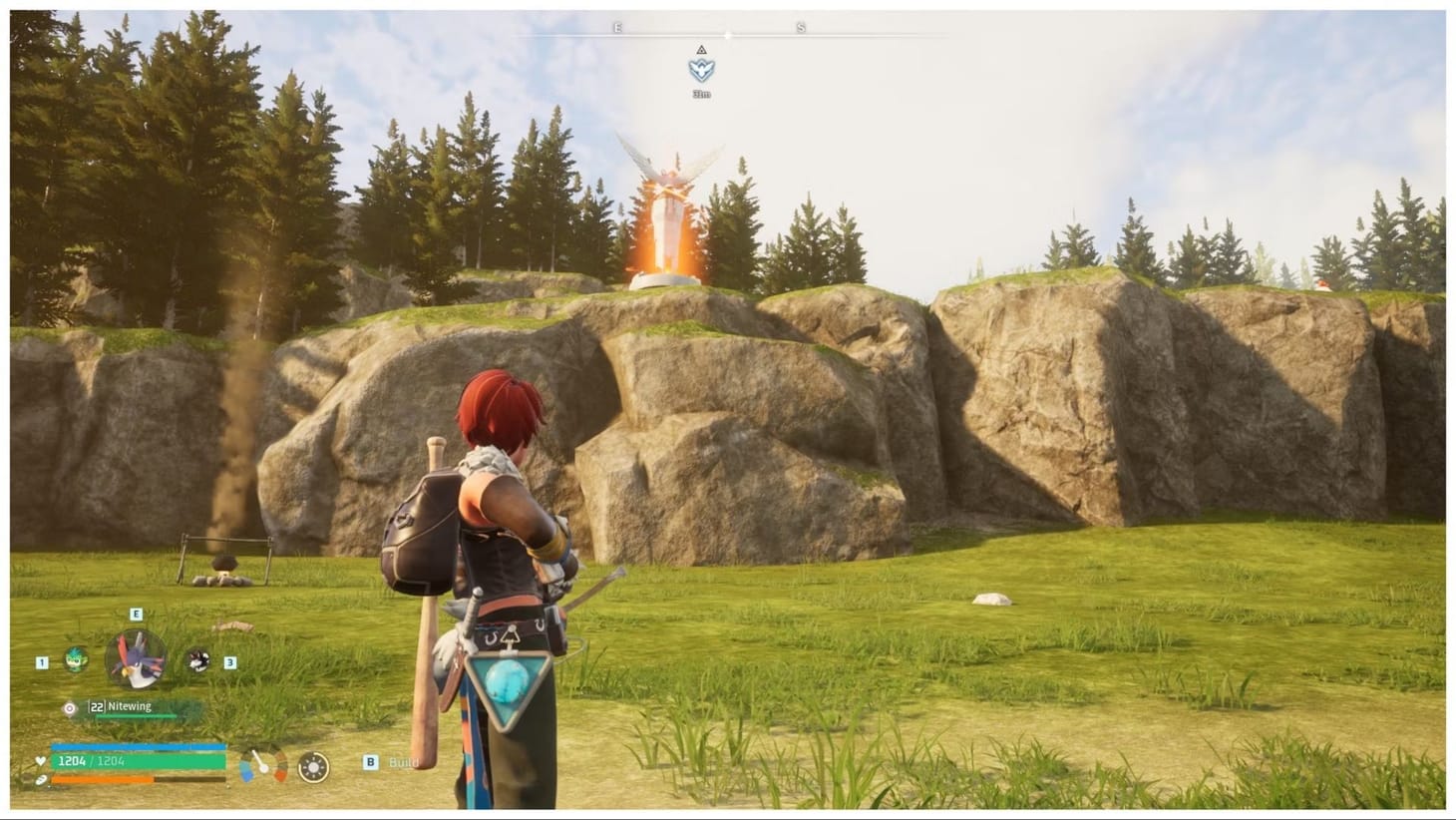Click the S direction marker on the compass

(x=801, y=27)
